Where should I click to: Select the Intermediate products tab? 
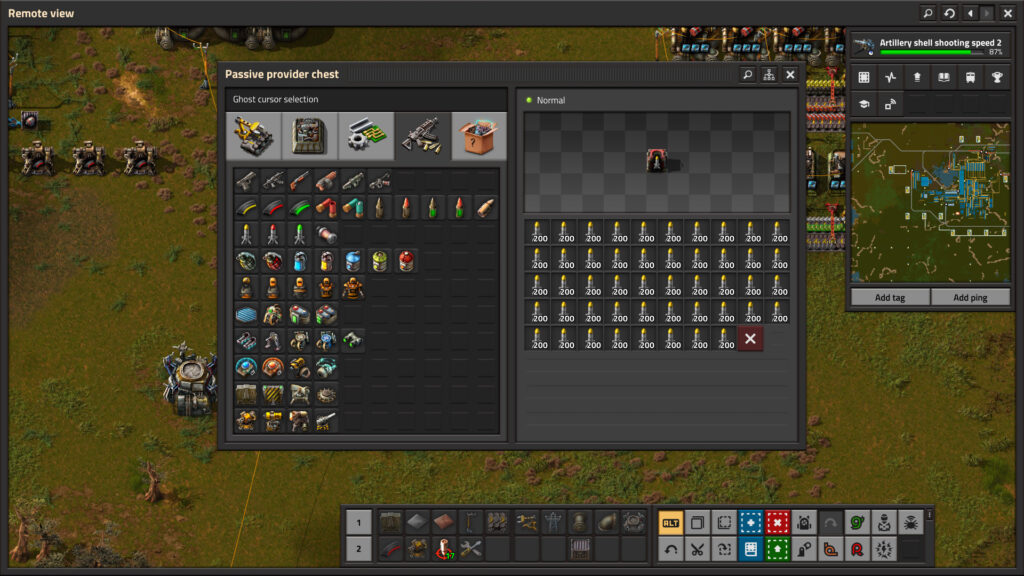pos(365,135)
